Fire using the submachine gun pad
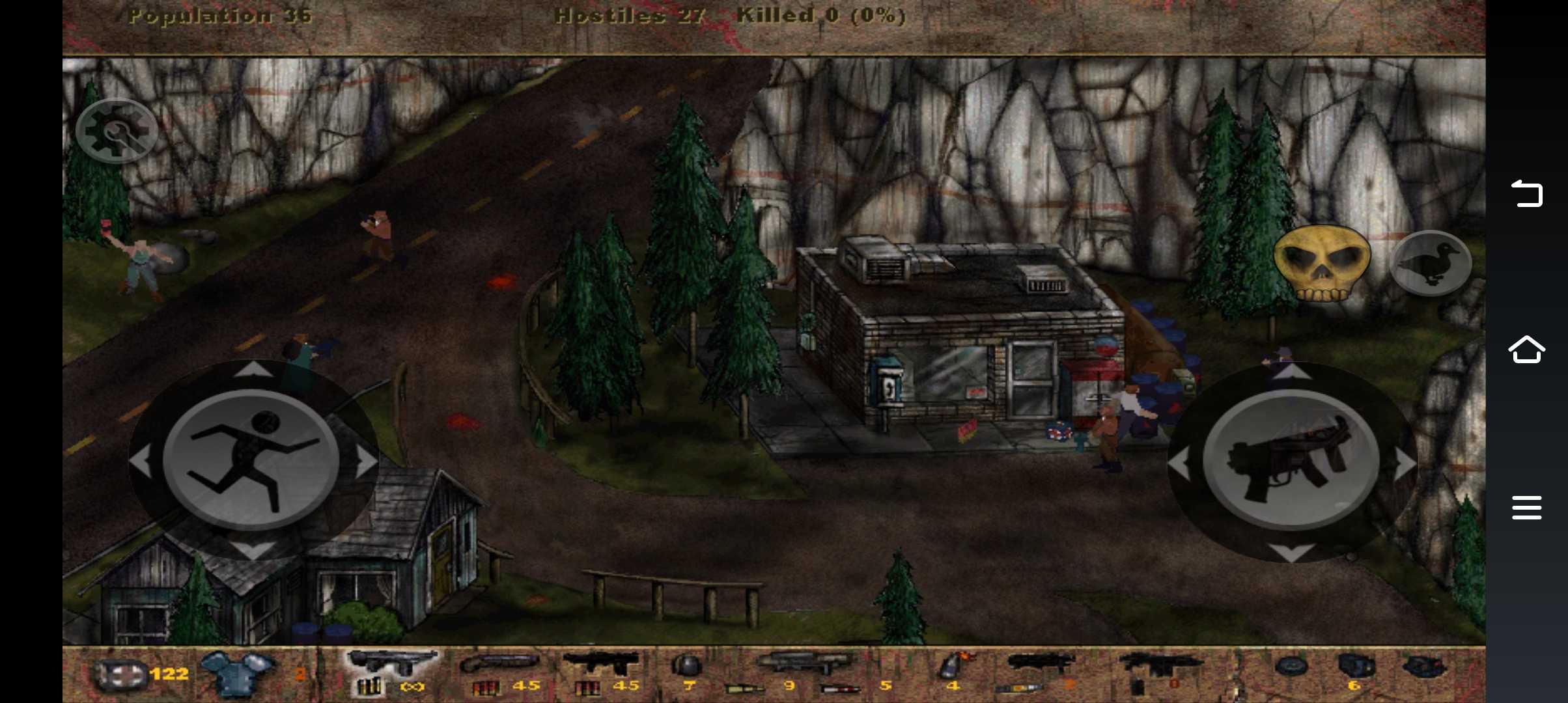The height and width of the screenshot is (703, 1568). click(1291, 461)
